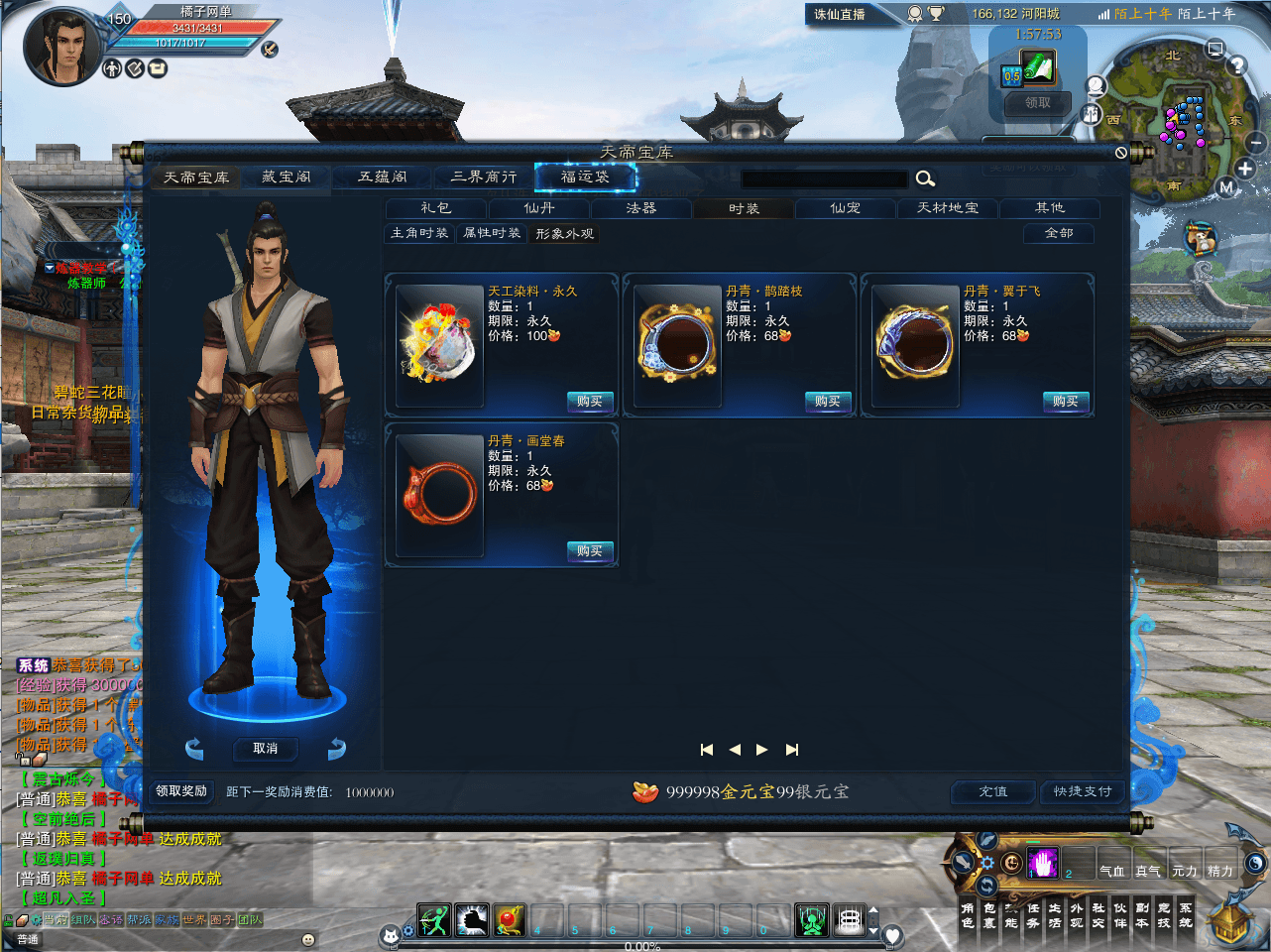Click the settings gear beside the skill slots
1271x952 pixels.
coord(987,864)
